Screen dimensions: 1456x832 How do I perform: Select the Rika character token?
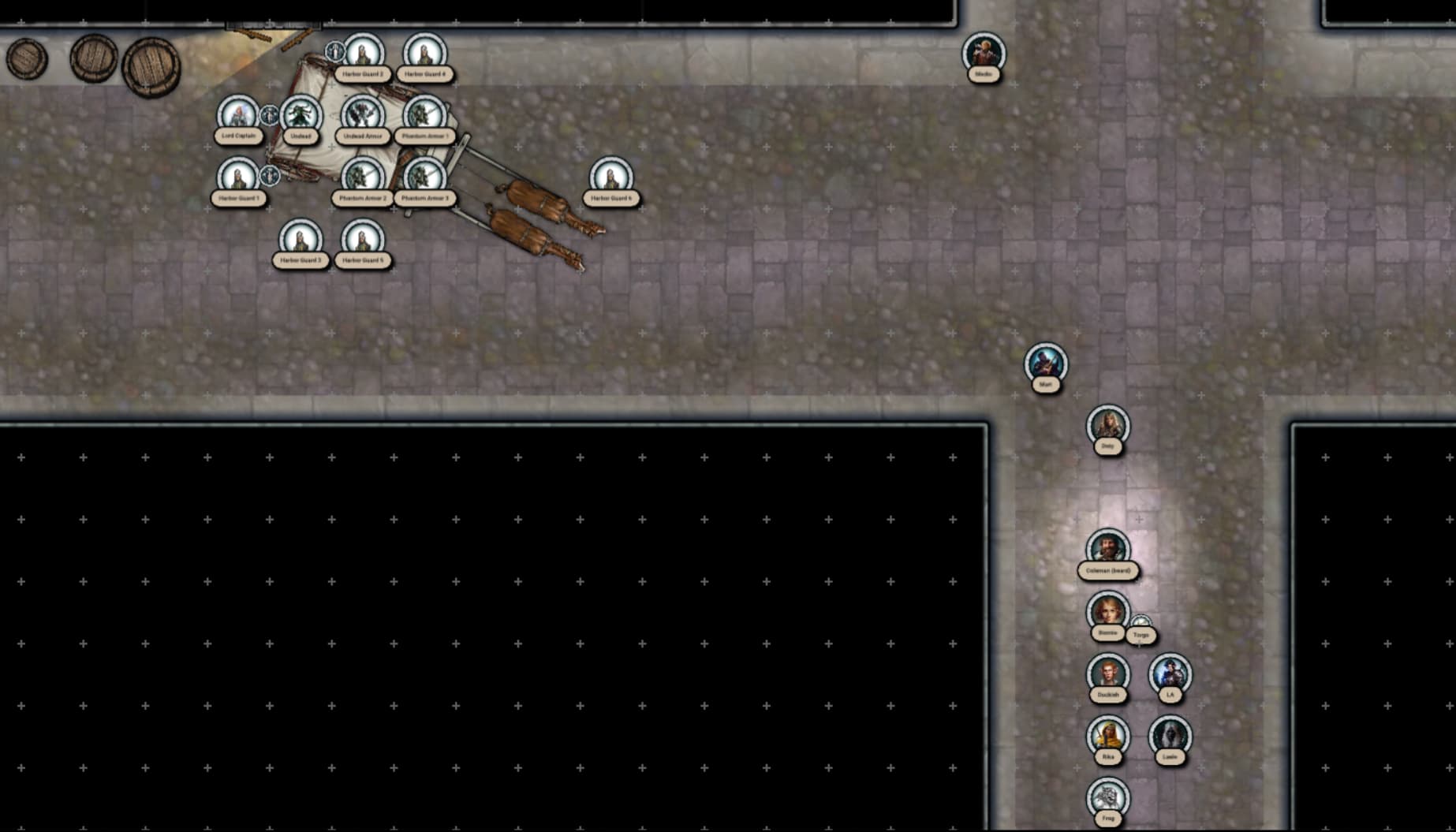pyautogui.click(x=1107, y=736)
